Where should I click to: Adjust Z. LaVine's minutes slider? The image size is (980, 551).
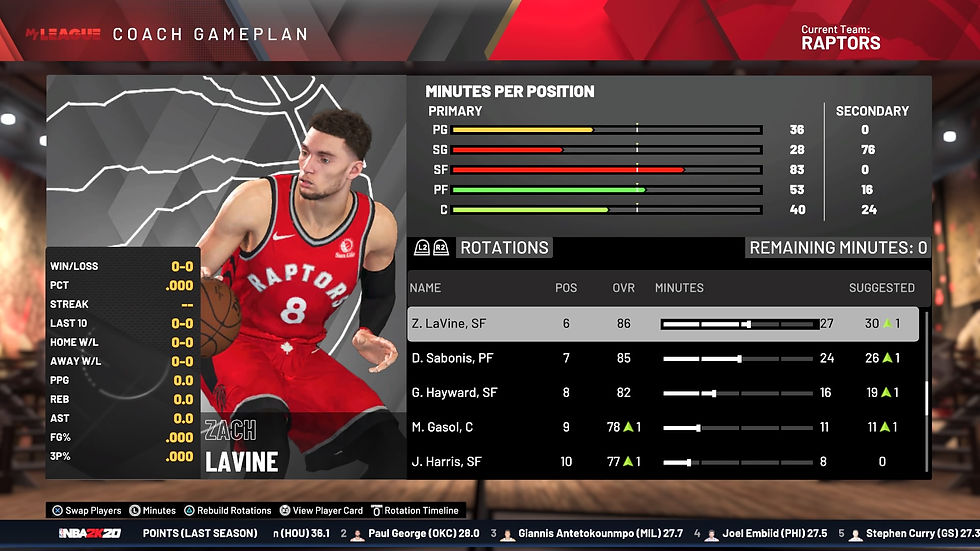tap(738, 324)
